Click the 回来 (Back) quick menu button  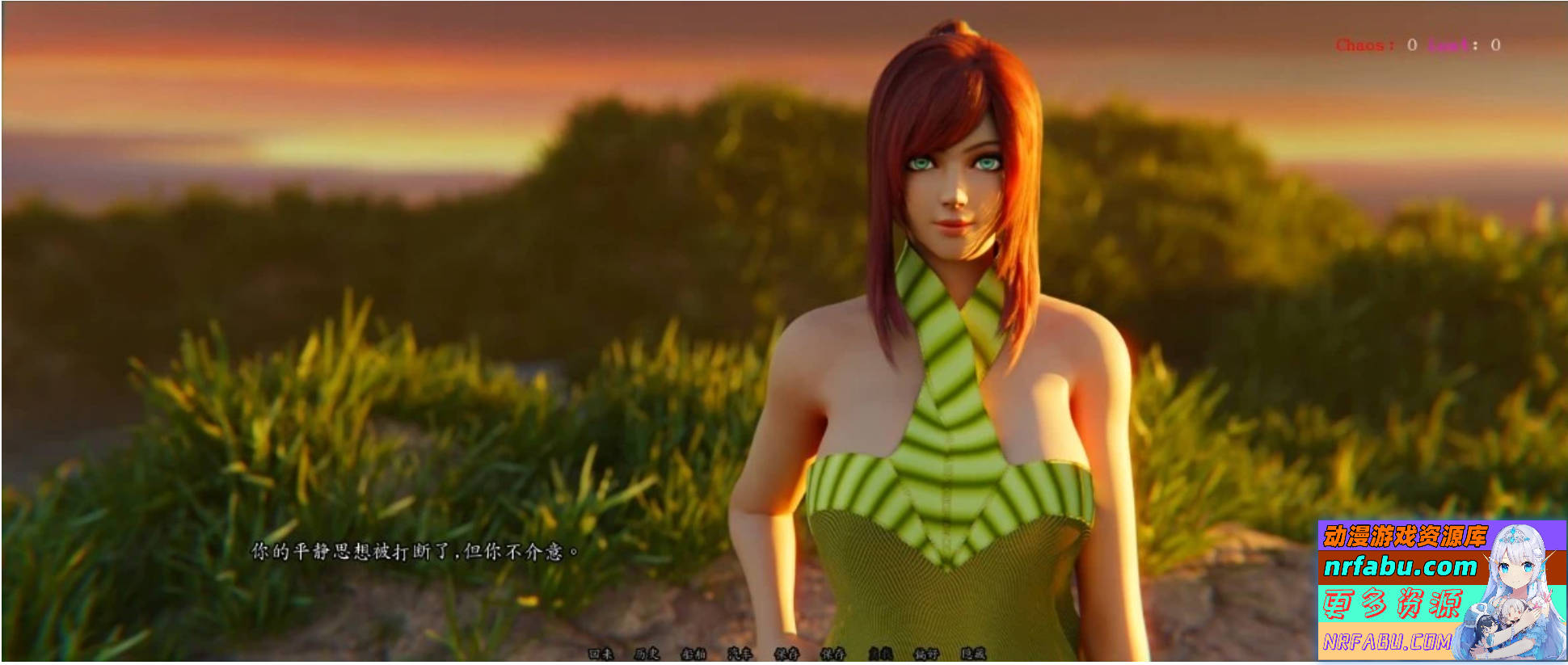tap(601, 654)
